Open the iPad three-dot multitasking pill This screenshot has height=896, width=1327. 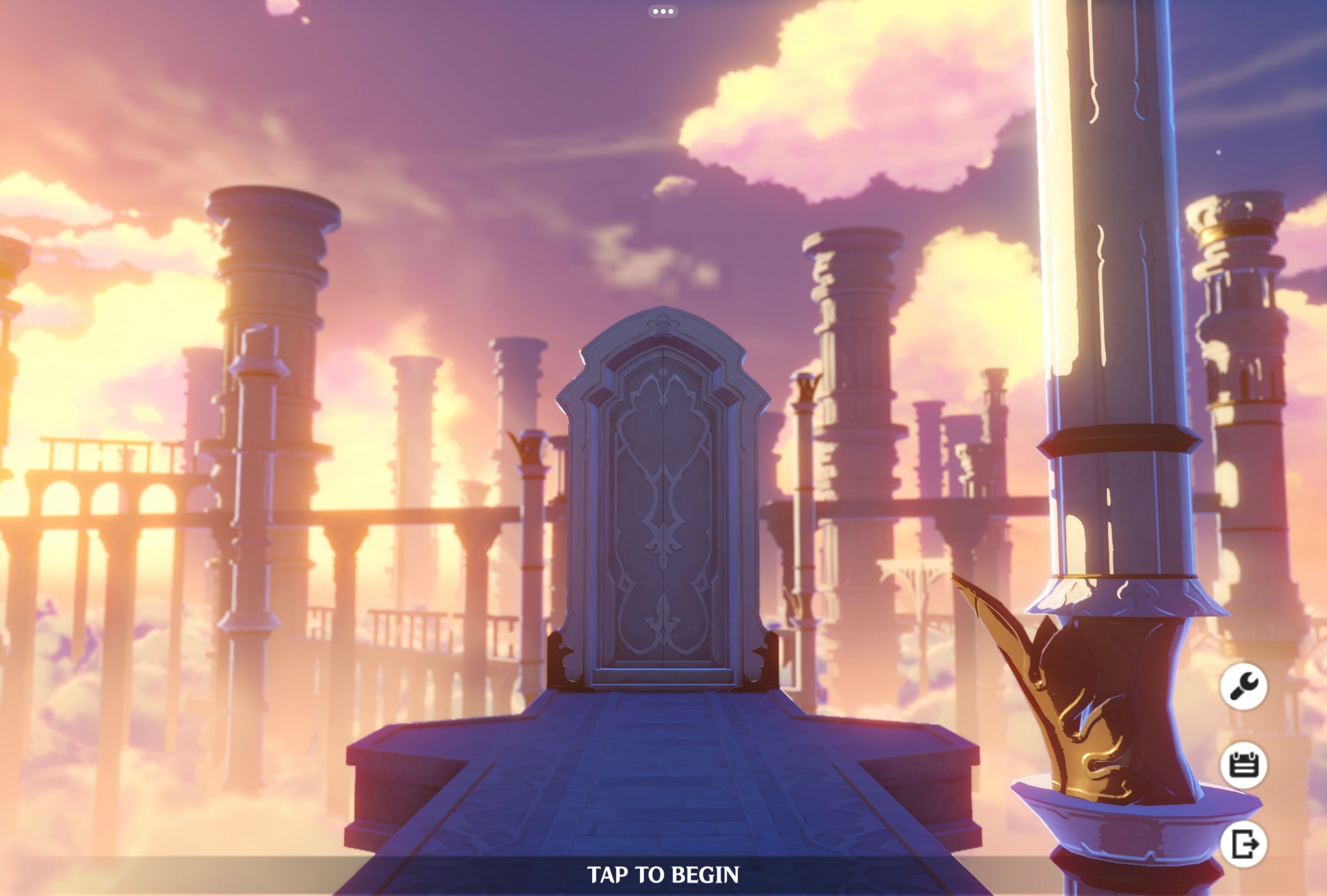point(662,11)
